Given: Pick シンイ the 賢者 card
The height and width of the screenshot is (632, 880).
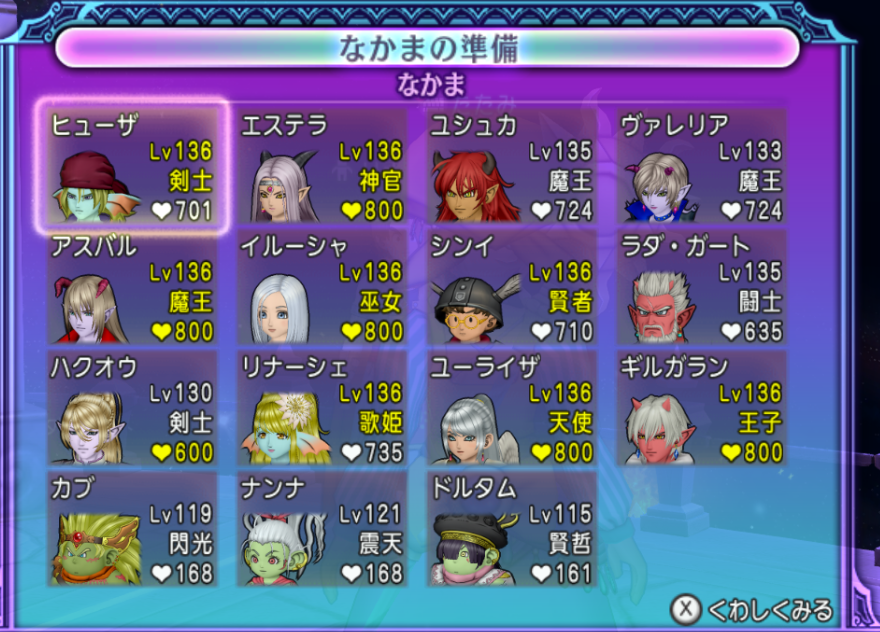Looking at the screenshot, I should [512, 288].
